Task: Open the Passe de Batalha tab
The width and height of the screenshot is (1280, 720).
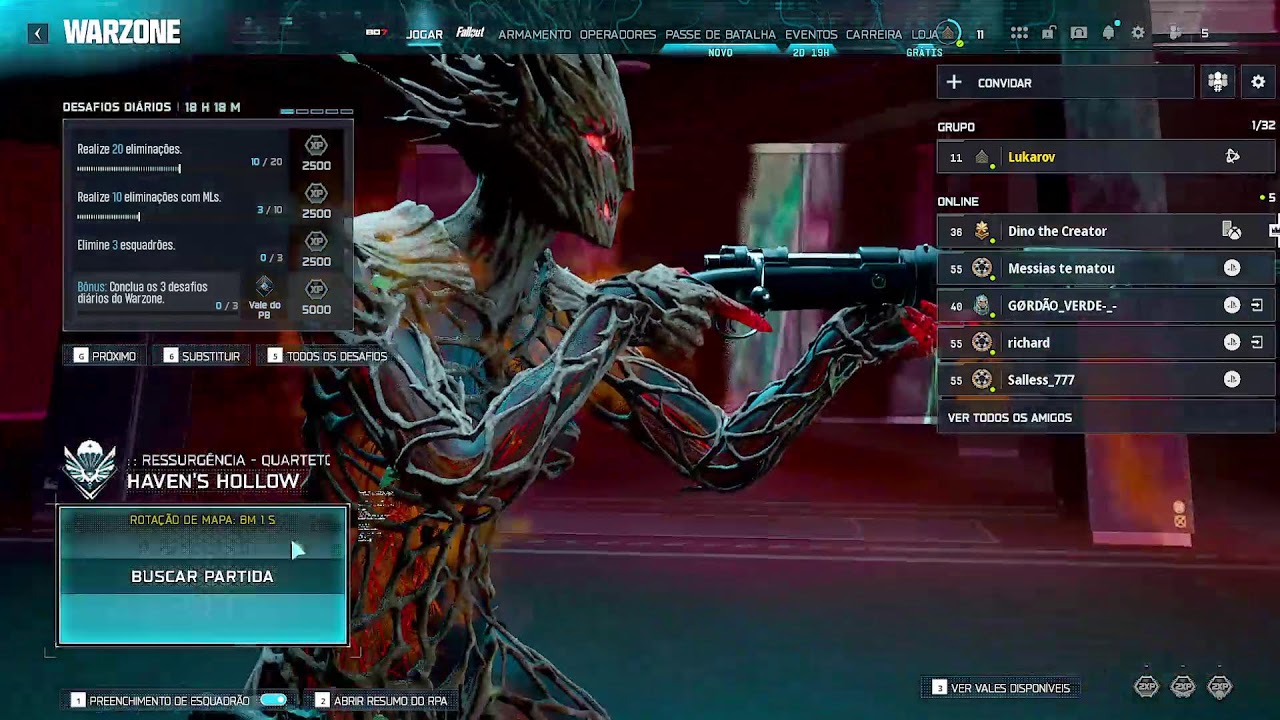Action: 720,34
